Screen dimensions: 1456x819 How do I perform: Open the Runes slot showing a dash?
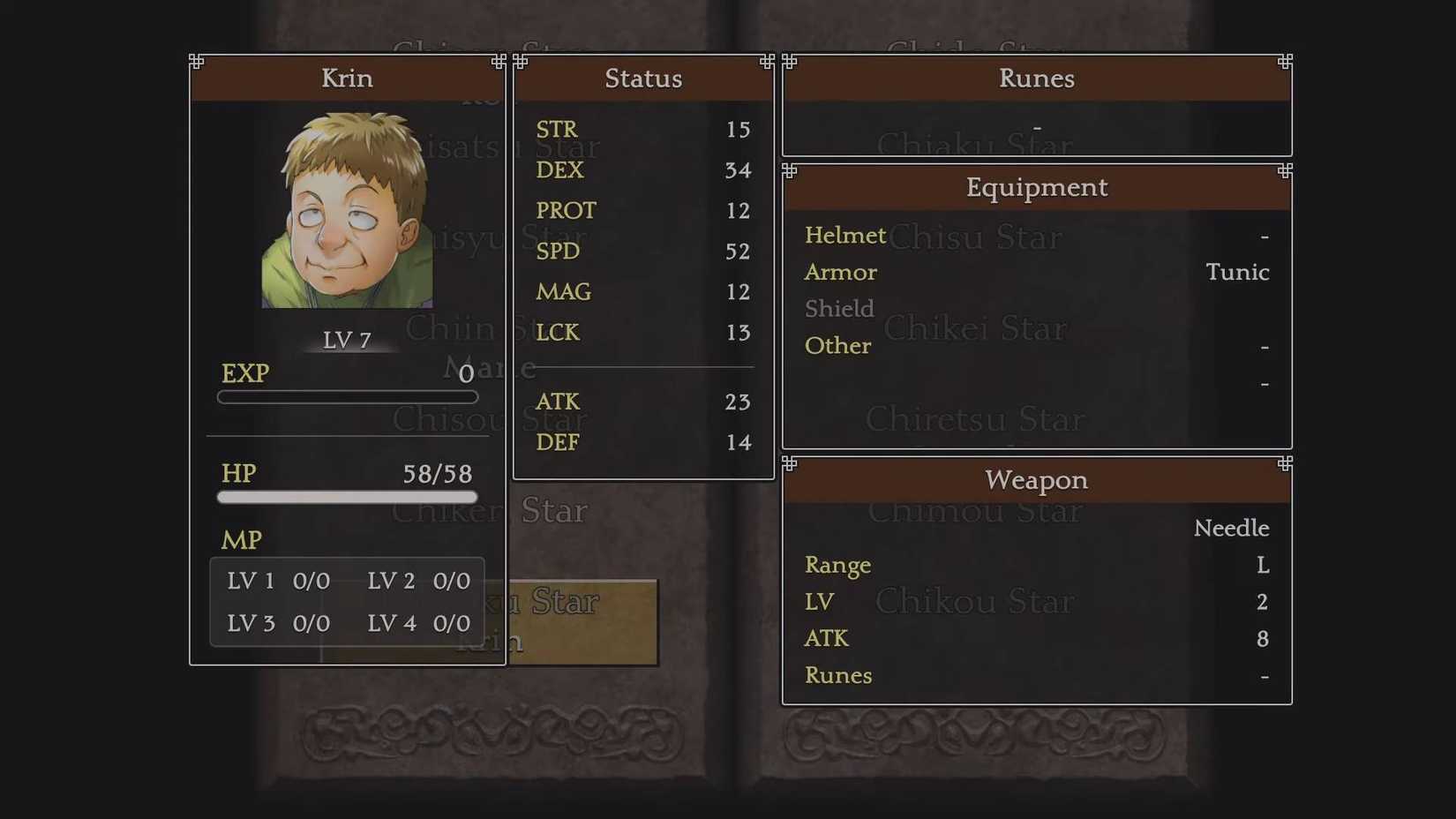point(1036,126)
